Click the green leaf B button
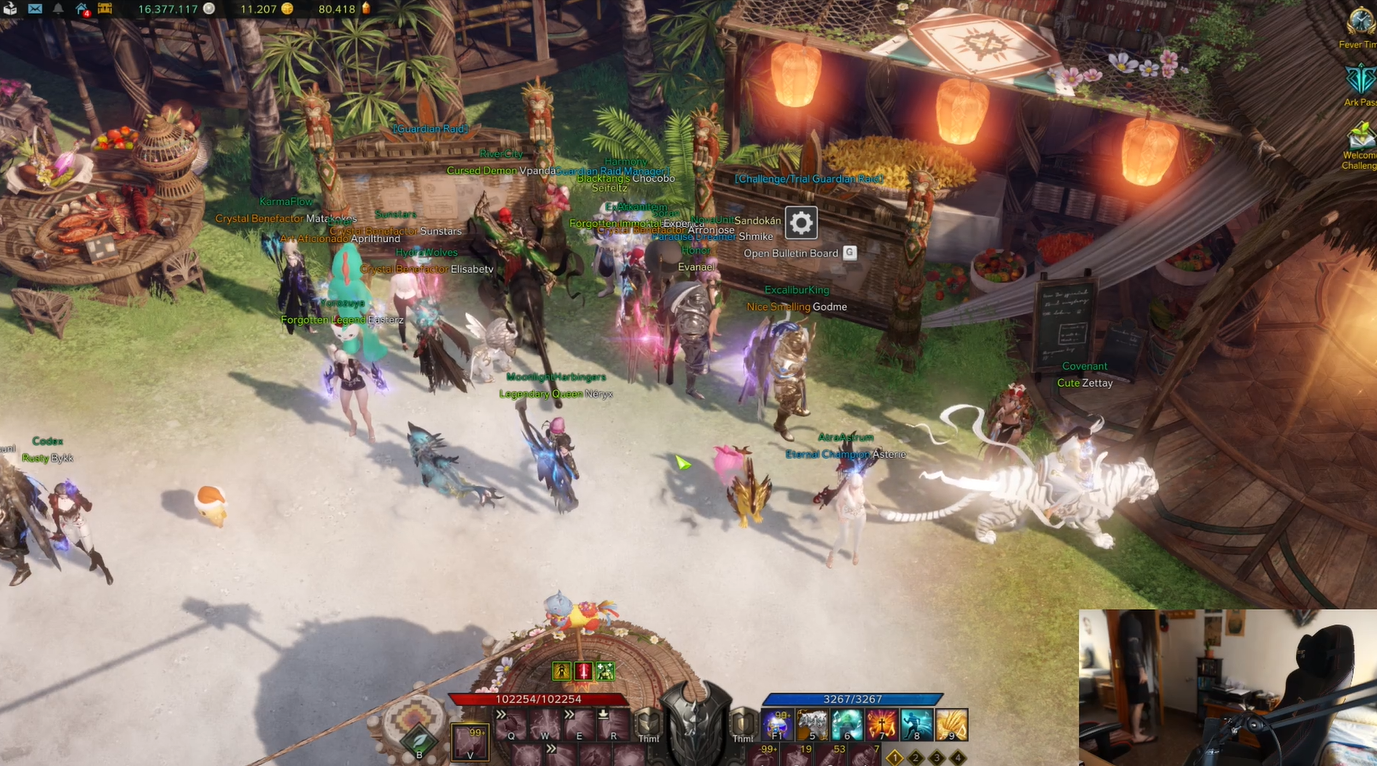The height and width of the screenshot is (766, 1377). tap(421, 741)
